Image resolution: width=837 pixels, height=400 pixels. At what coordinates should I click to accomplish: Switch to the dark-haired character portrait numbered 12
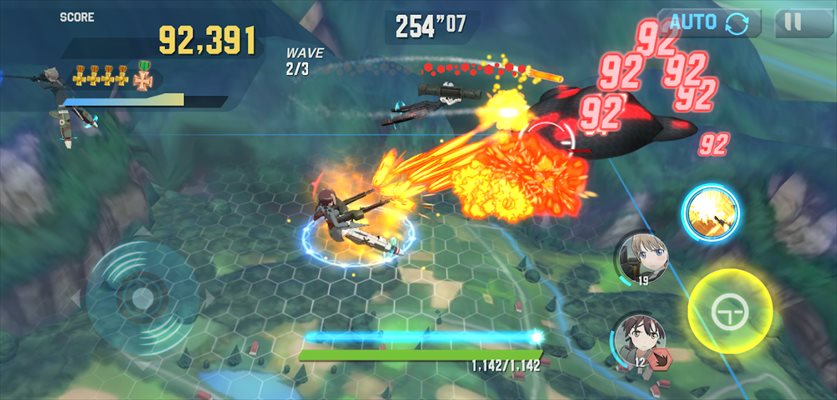coord(638,340)
